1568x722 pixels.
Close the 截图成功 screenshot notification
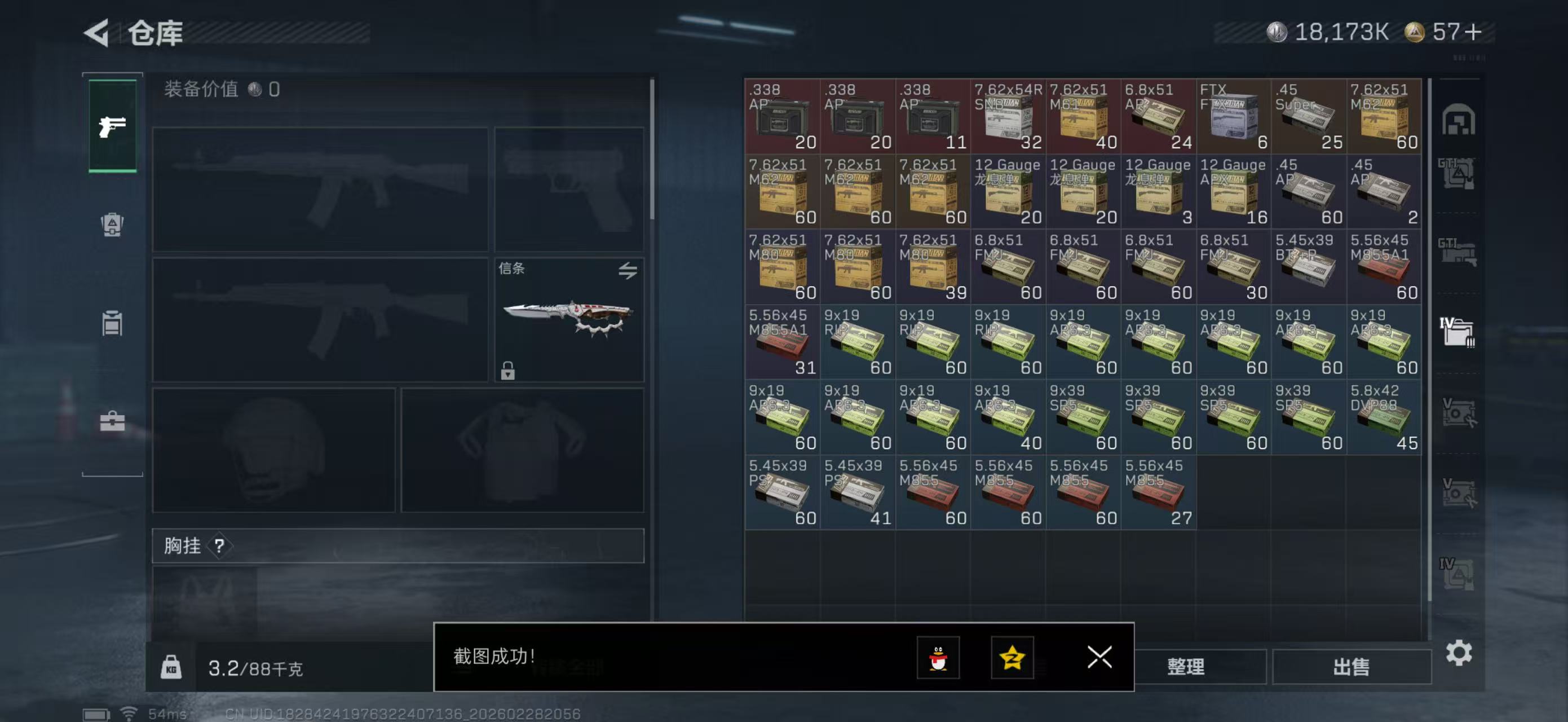click(1099, 657)
